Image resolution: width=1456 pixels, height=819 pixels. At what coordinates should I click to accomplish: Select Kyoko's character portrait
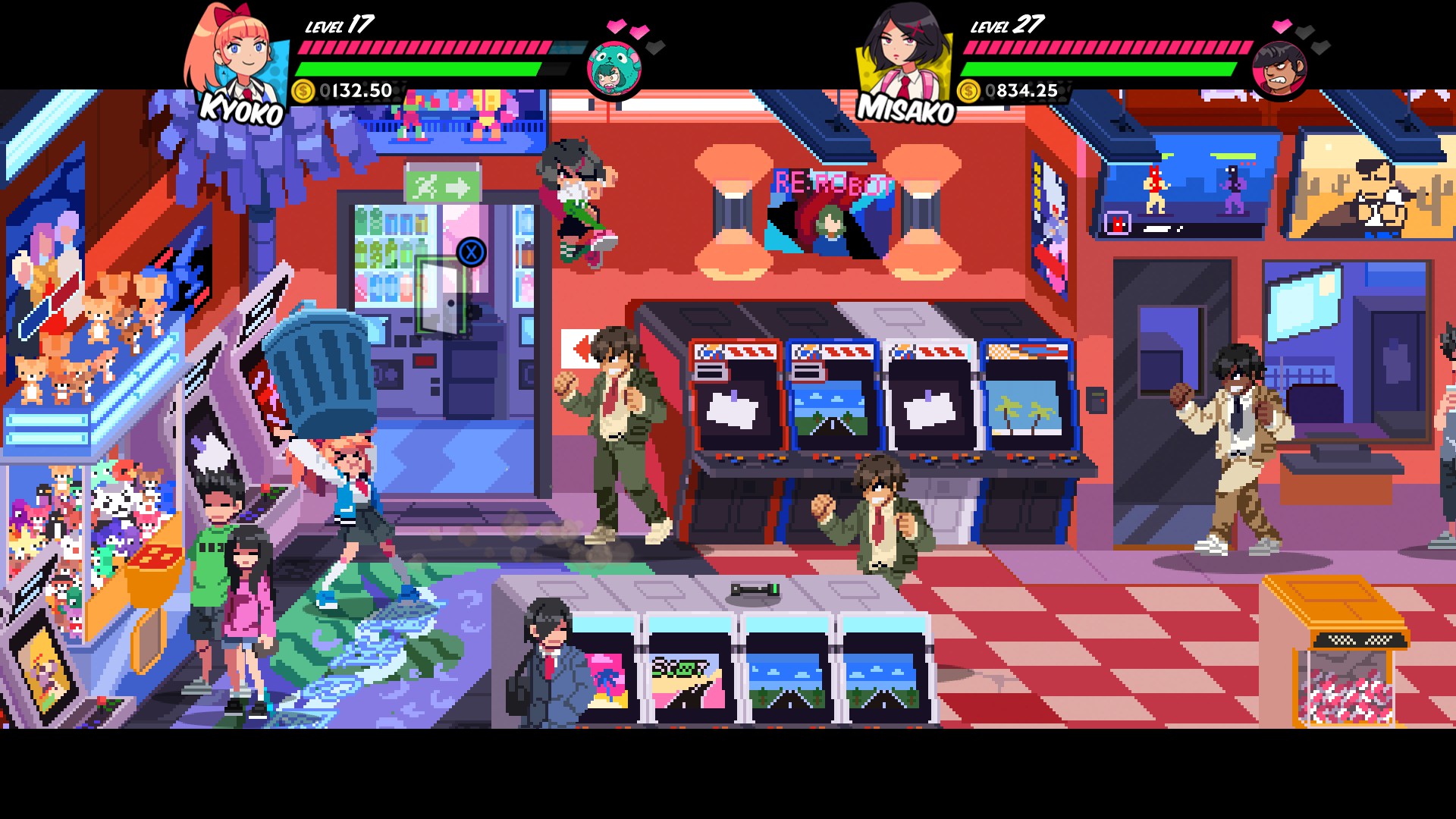(x=237, y=55)
